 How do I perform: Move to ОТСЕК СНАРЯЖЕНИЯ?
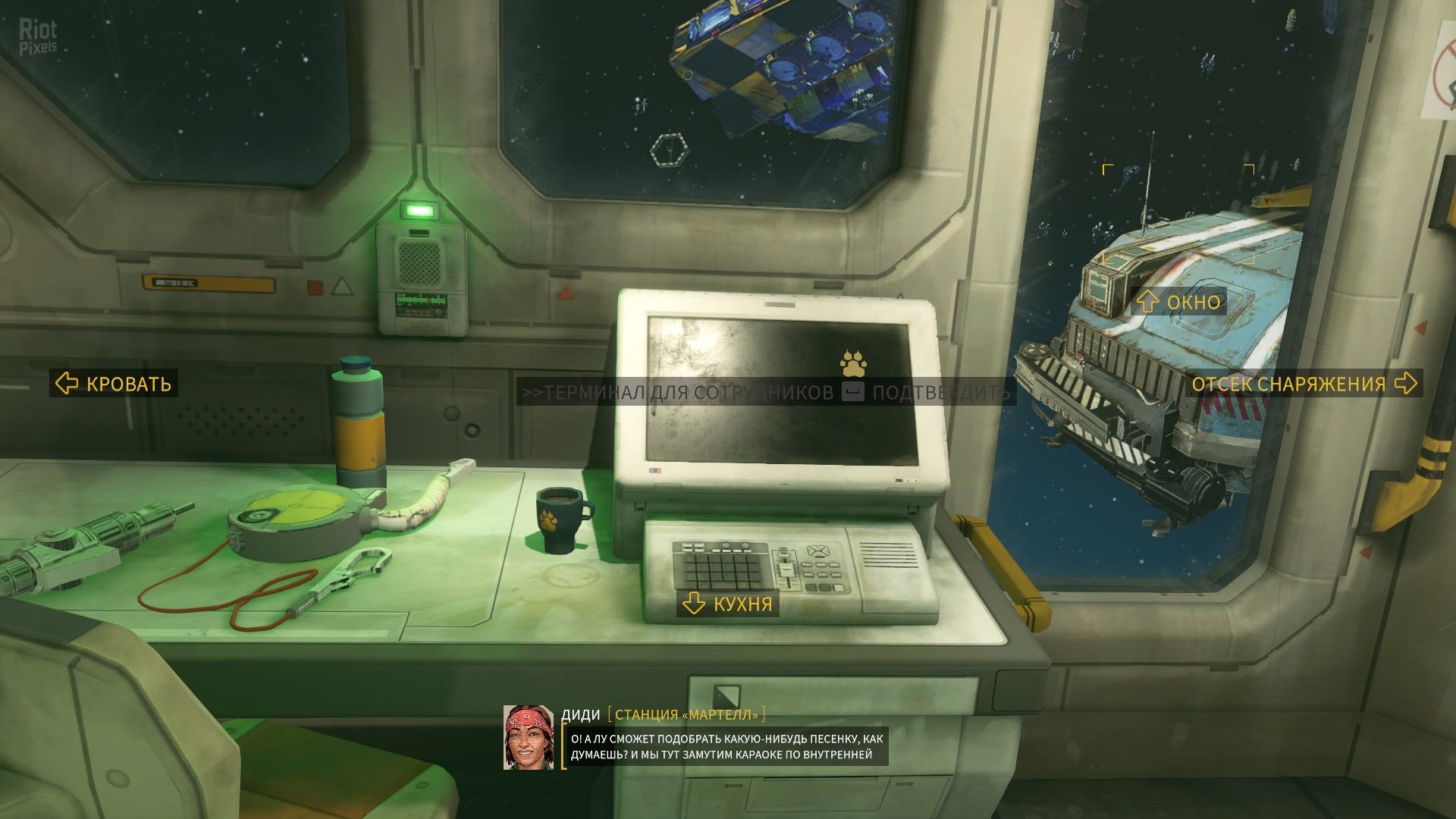click(1303, 384)
